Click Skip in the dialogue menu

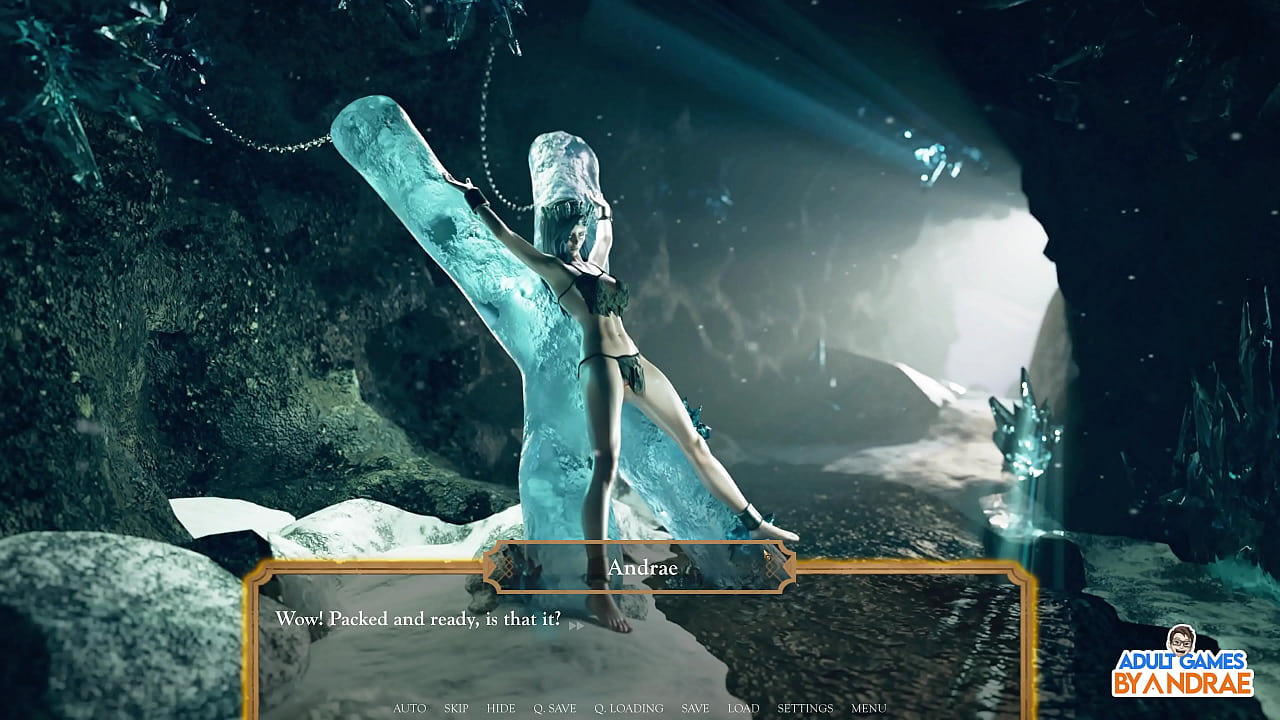point(456,708)
